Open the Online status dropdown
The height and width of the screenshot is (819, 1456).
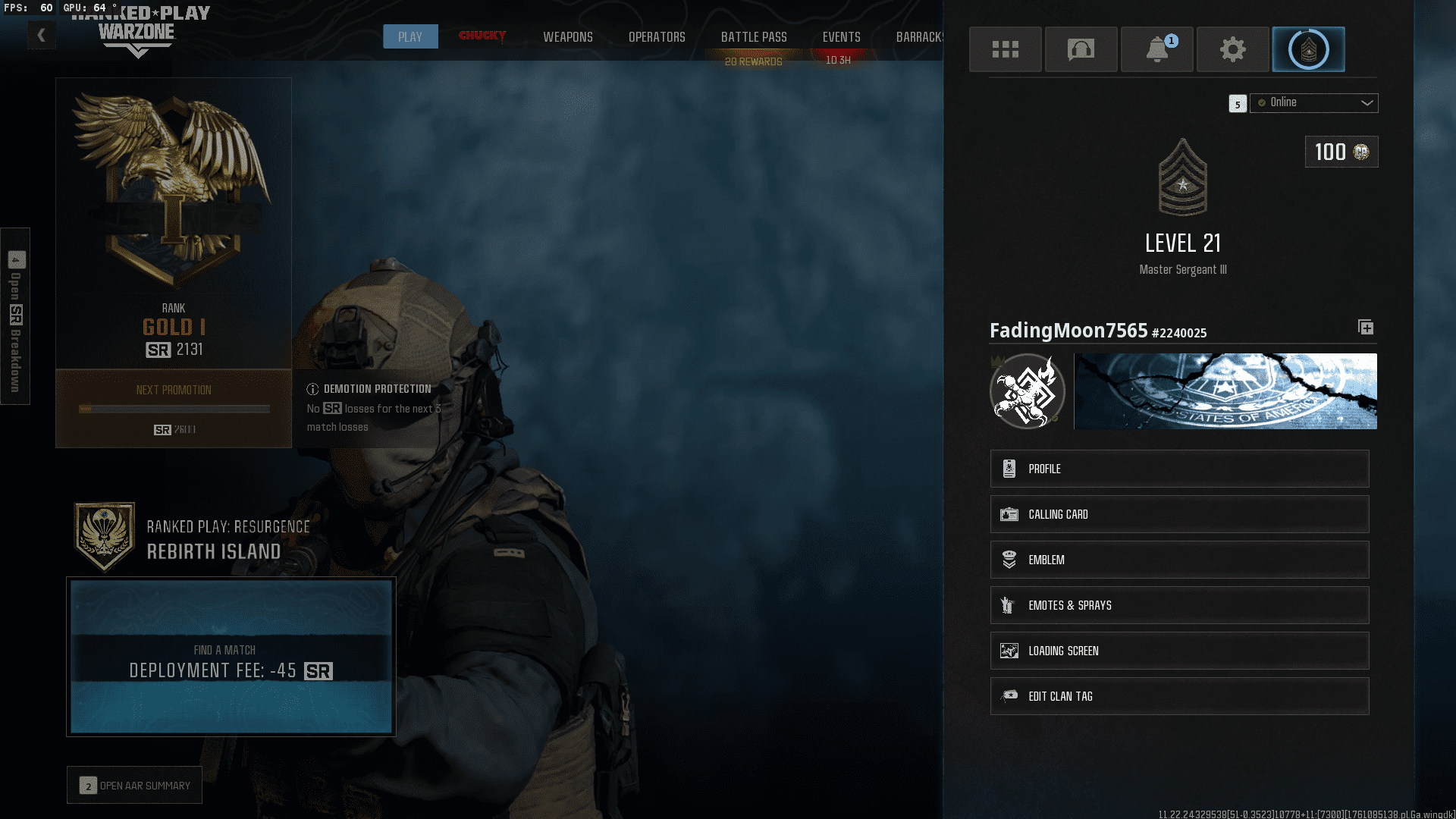click(x=1313, y=102)
